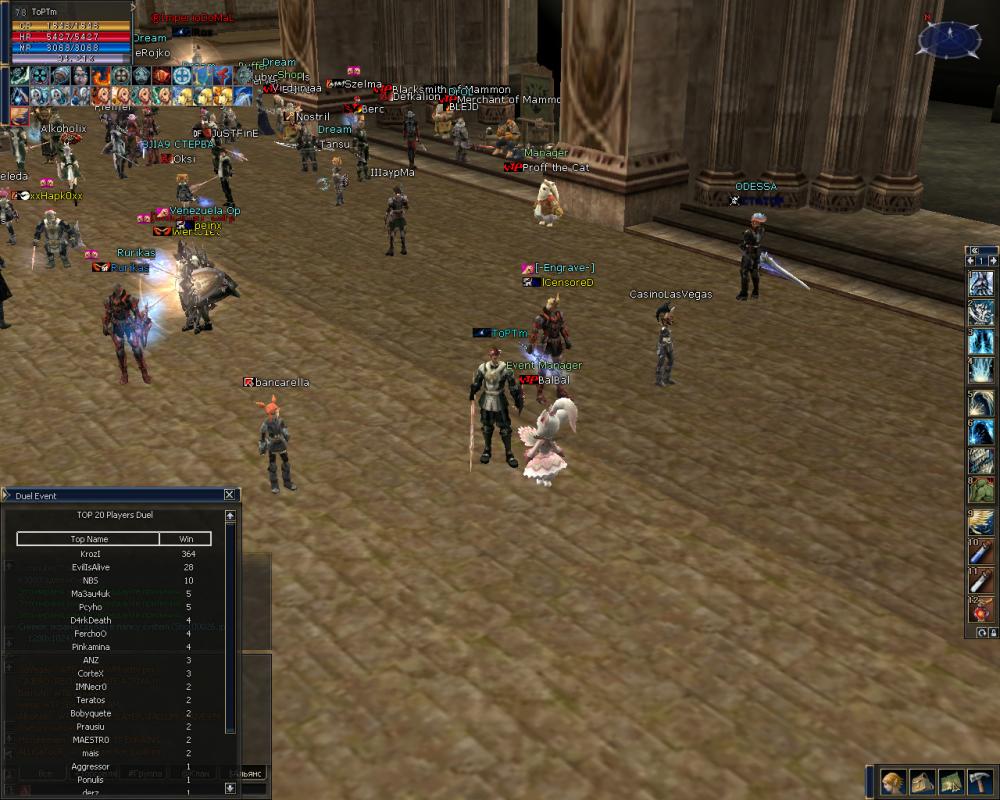Select the EvilIsAlive row in the ranking
Screen dimensions: 1000x800
click(91, 567)
